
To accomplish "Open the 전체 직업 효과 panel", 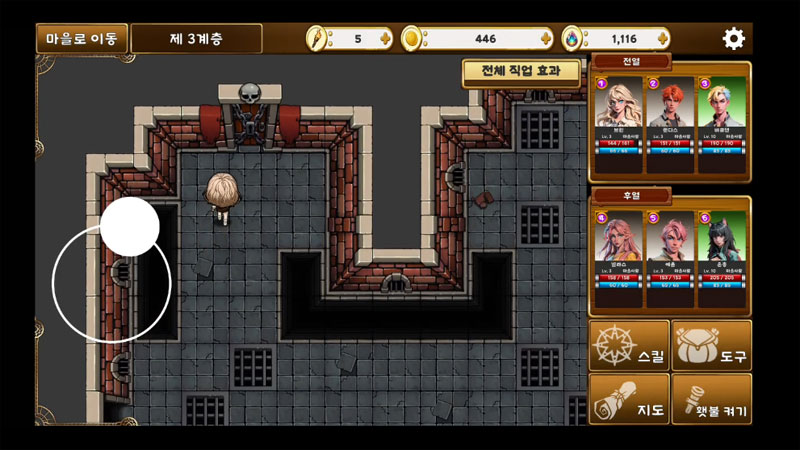I will click(x=522, y=72).
